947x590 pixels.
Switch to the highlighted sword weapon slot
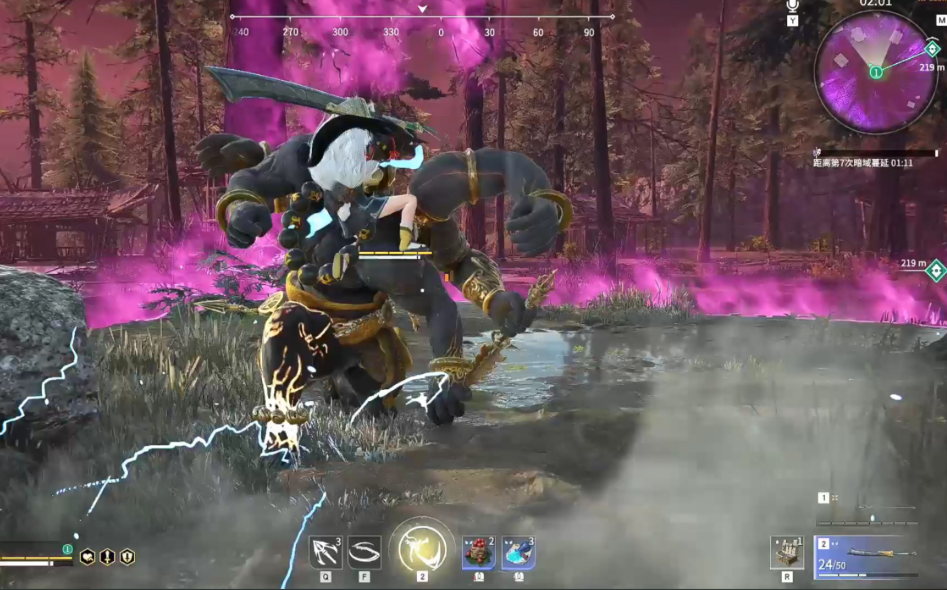pos(866,557)
